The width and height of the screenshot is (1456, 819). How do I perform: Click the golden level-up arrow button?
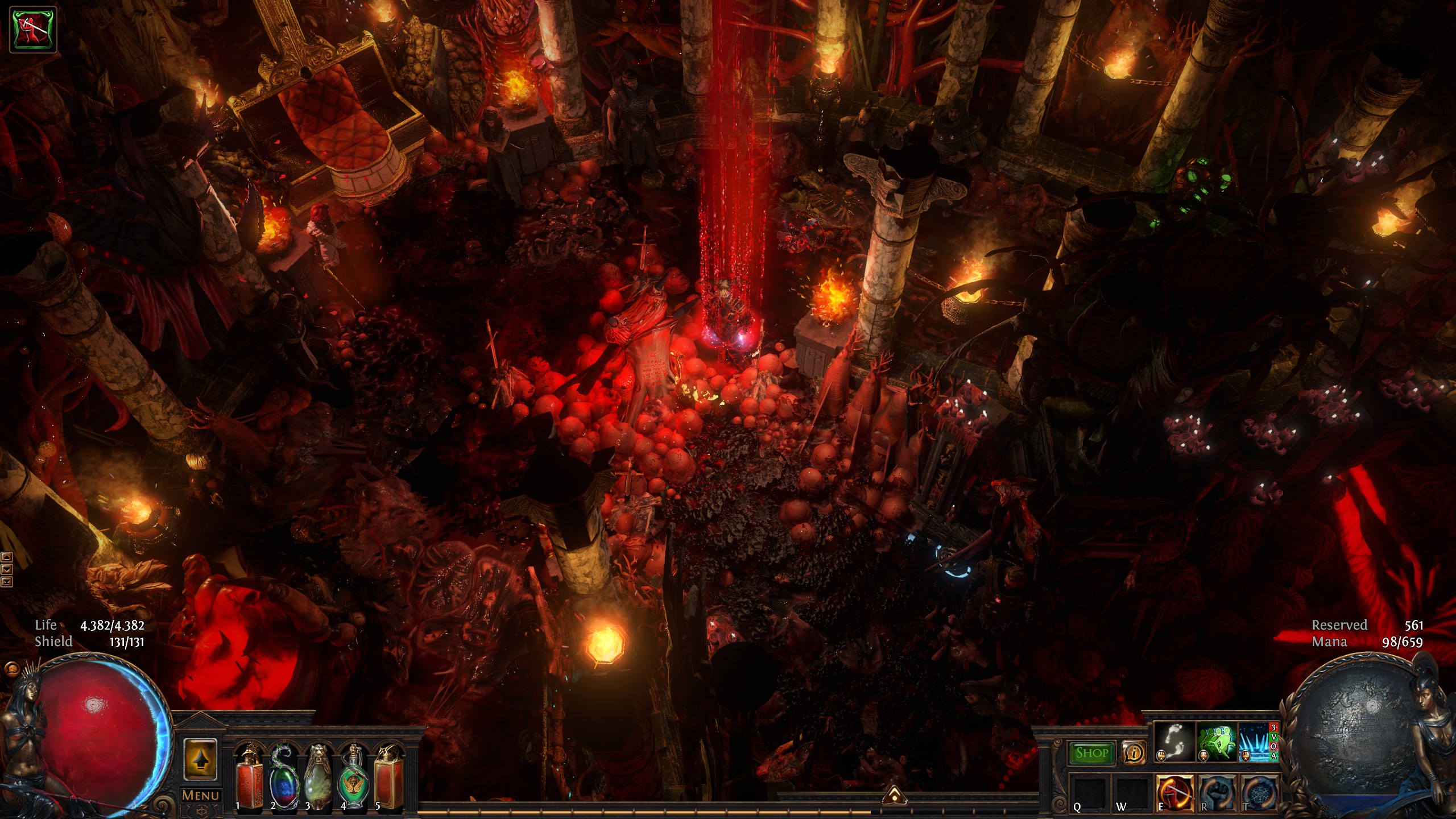point(200,759)
